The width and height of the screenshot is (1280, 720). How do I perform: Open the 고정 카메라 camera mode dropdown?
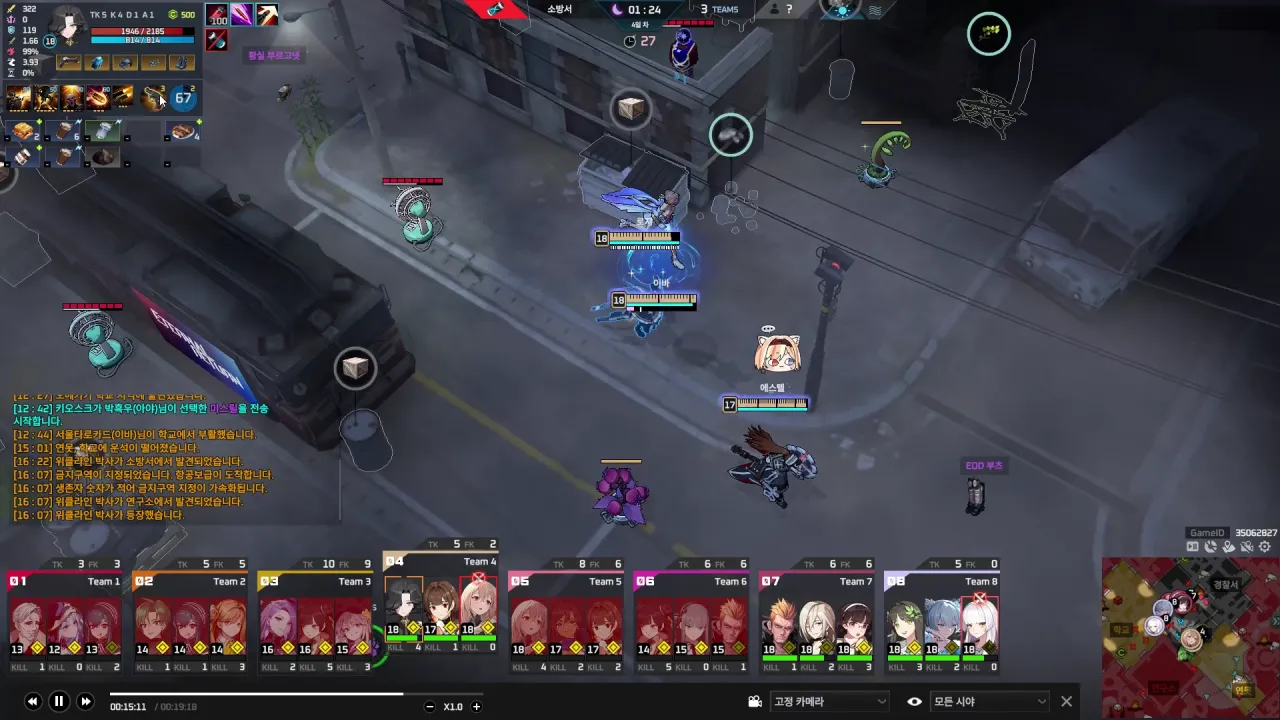point(829,702)
